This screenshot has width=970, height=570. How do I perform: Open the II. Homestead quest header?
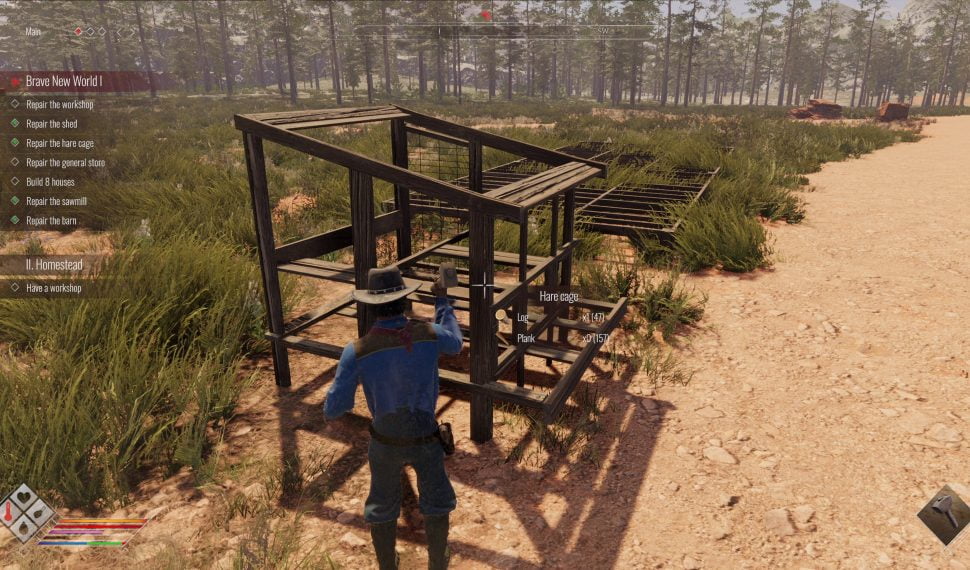54,264
